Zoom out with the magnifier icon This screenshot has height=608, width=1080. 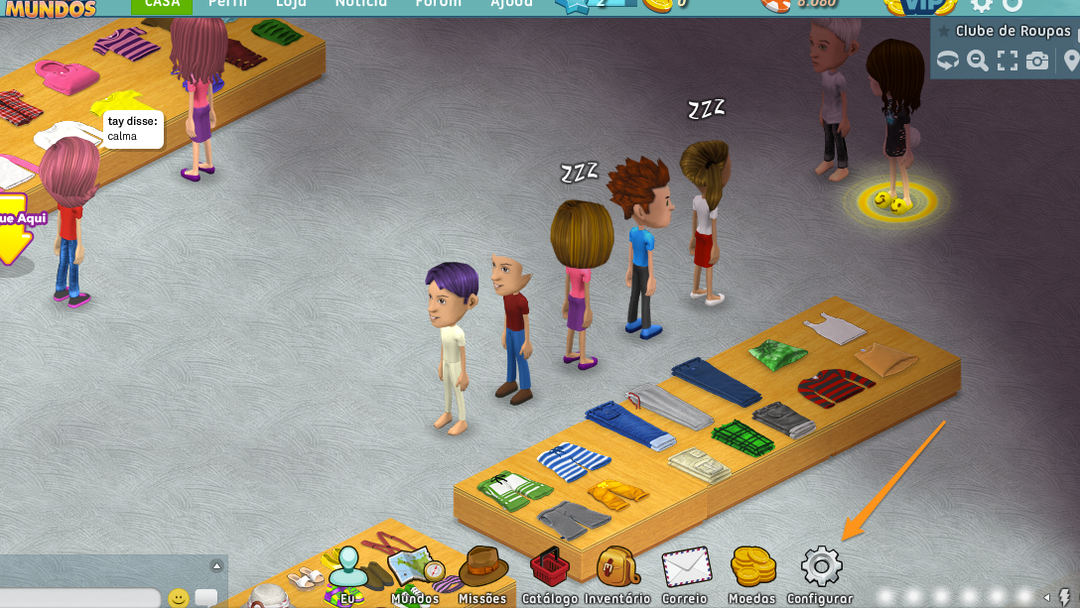[977, 61]
